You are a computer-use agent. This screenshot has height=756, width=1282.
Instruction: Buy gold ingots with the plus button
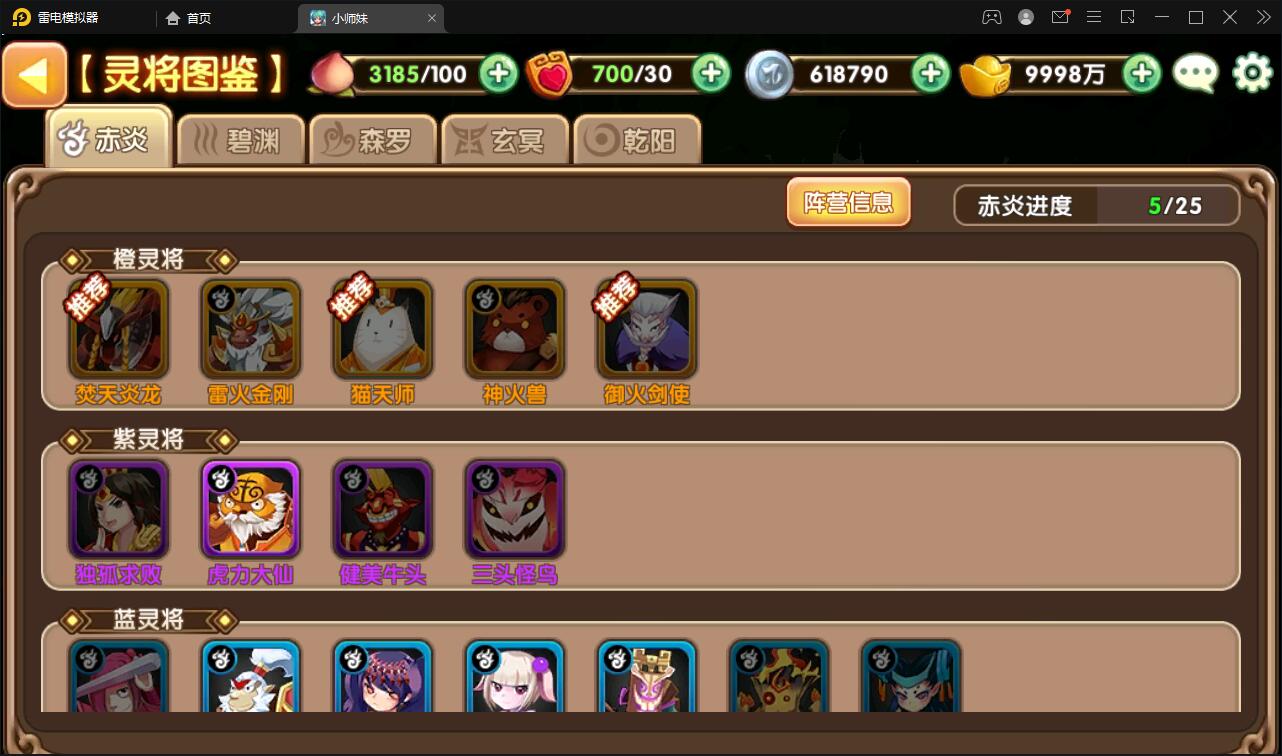click(1141, 73)
